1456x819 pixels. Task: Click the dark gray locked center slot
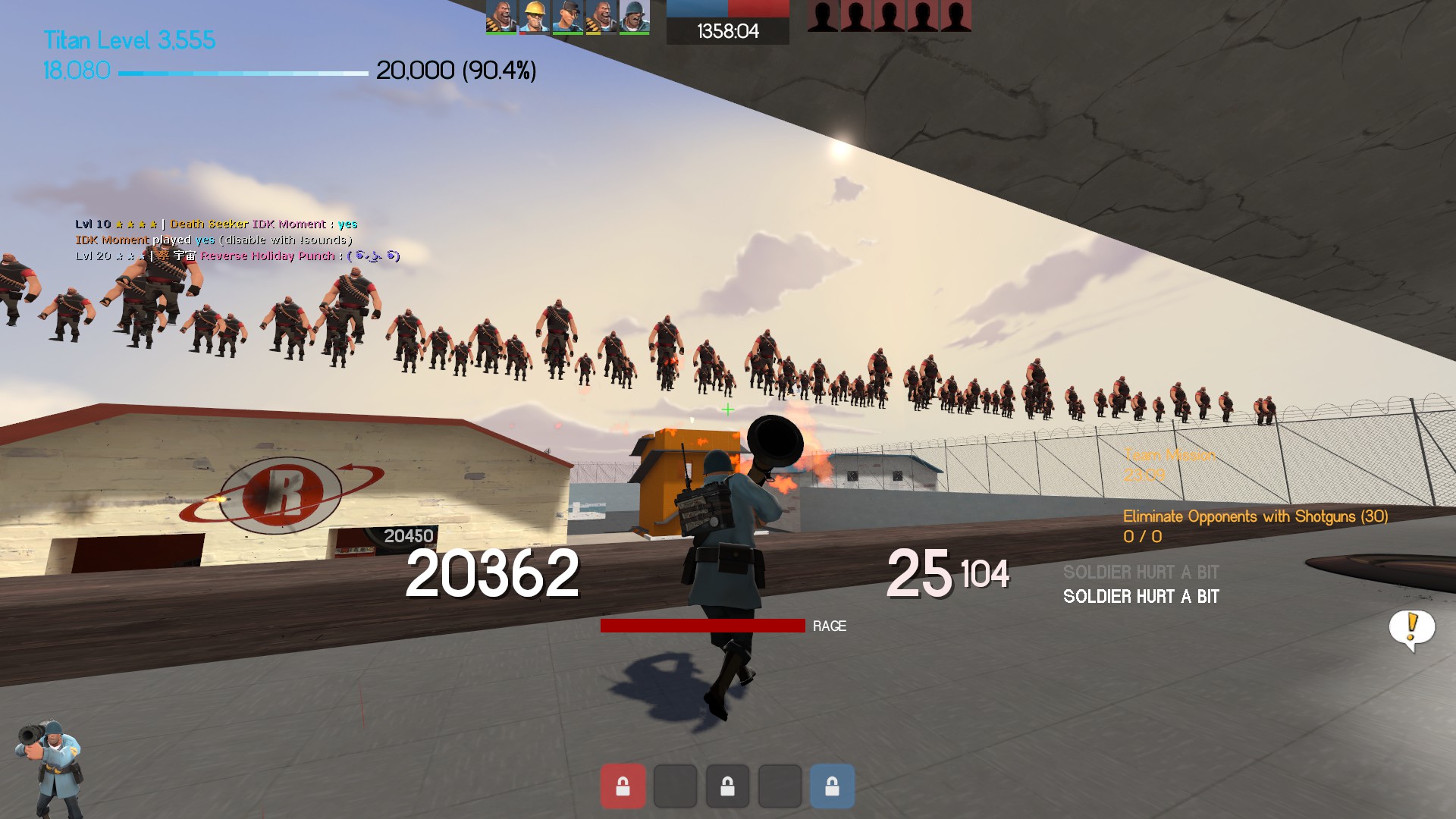point(727,786)
